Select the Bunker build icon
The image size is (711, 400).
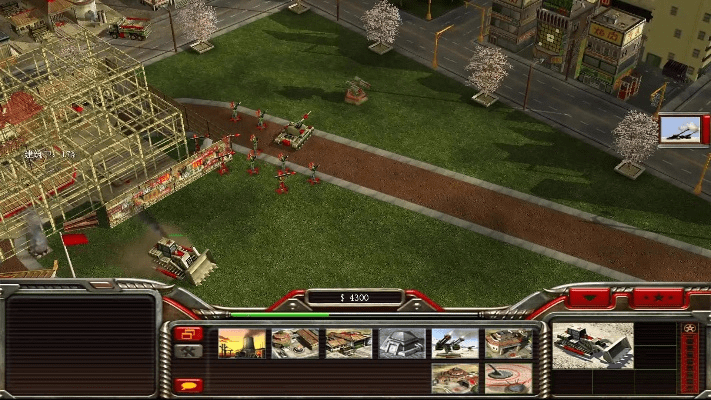coord(402,343)
